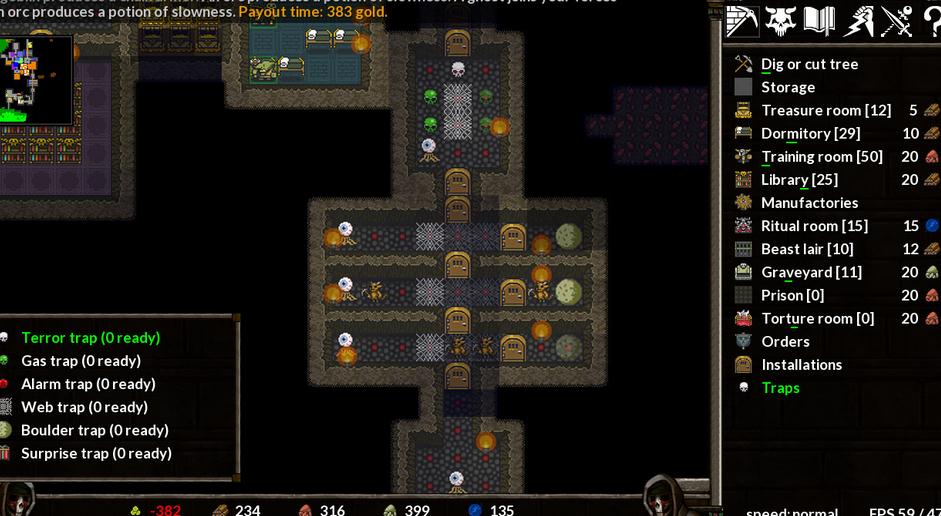Select Dig or cut tree
Viewport: 941px width, 516px height.
(809, 64)
